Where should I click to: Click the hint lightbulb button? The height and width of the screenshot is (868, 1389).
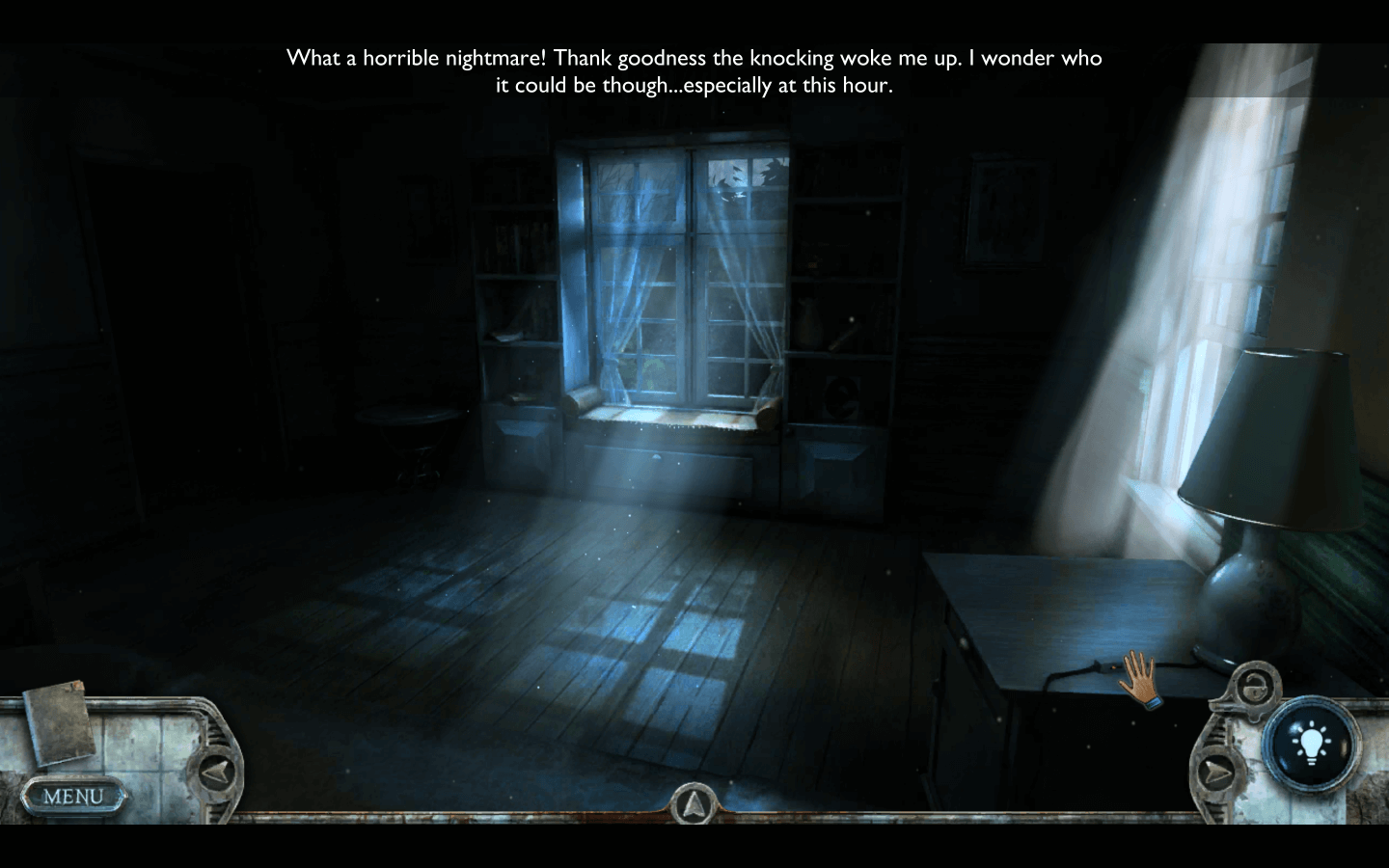1310,743
